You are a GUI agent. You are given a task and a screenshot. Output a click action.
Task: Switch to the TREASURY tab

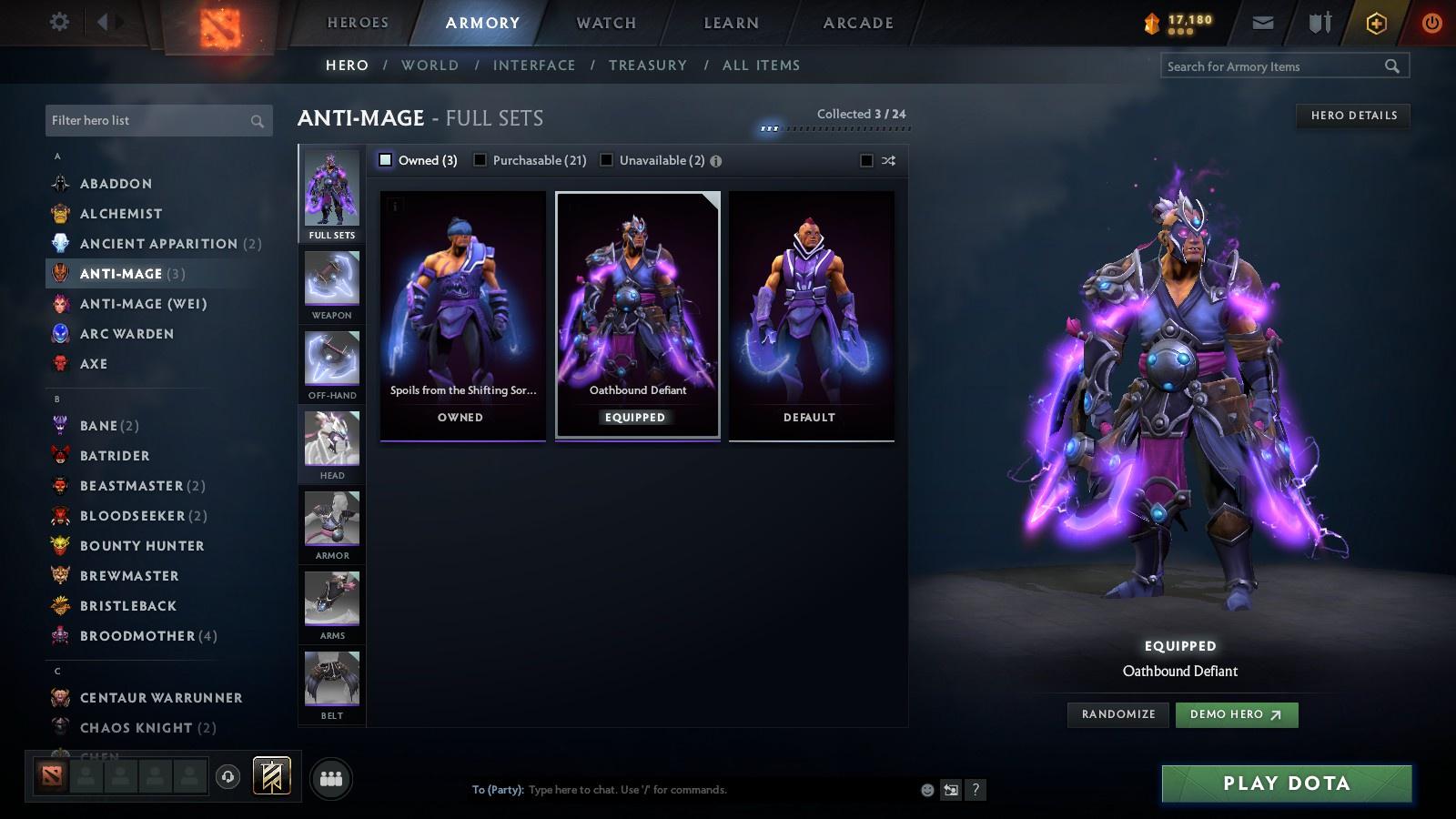(x=648, y=65)
